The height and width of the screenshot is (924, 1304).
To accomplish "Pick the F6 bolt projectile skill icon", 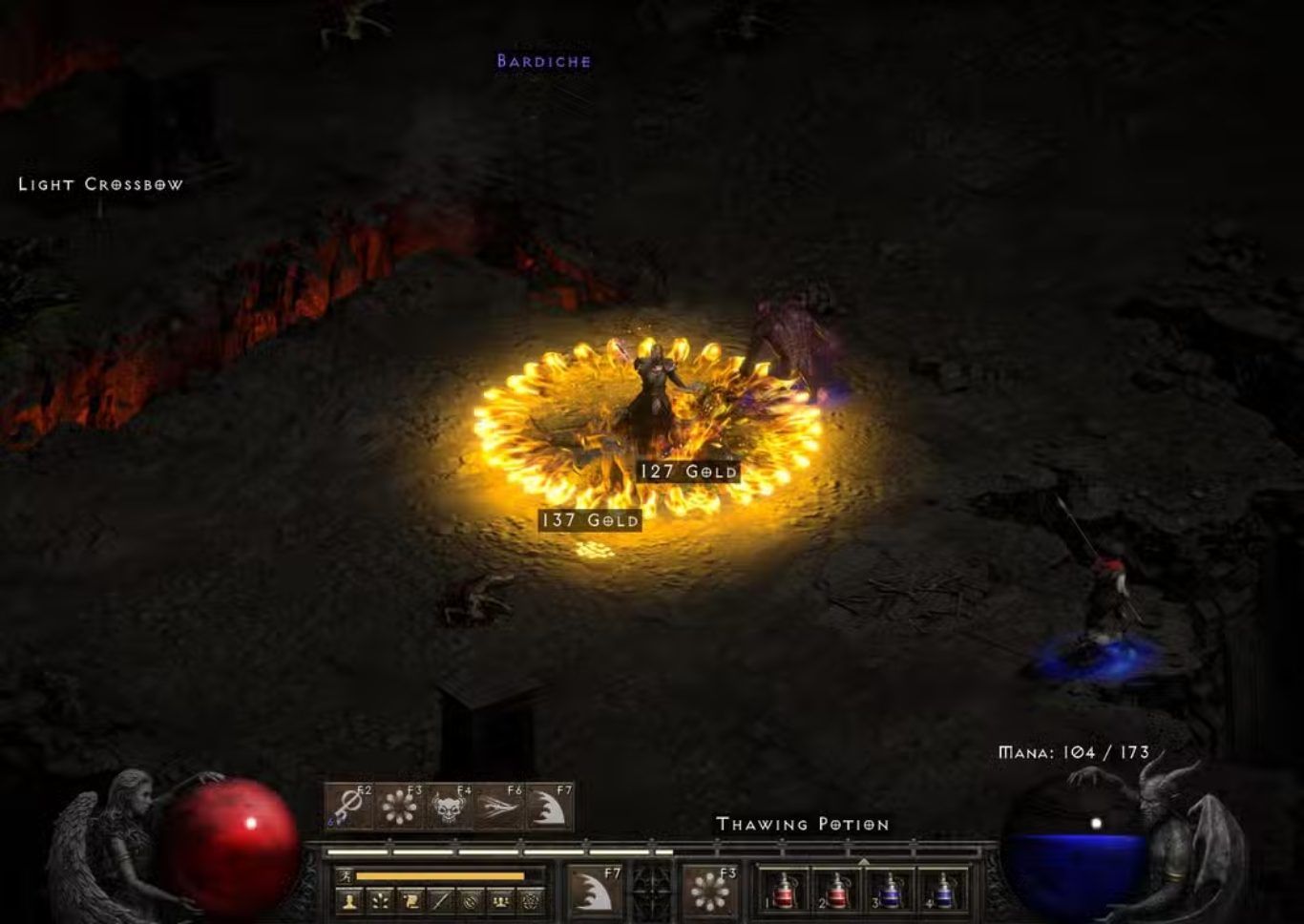I will point(498,807).
